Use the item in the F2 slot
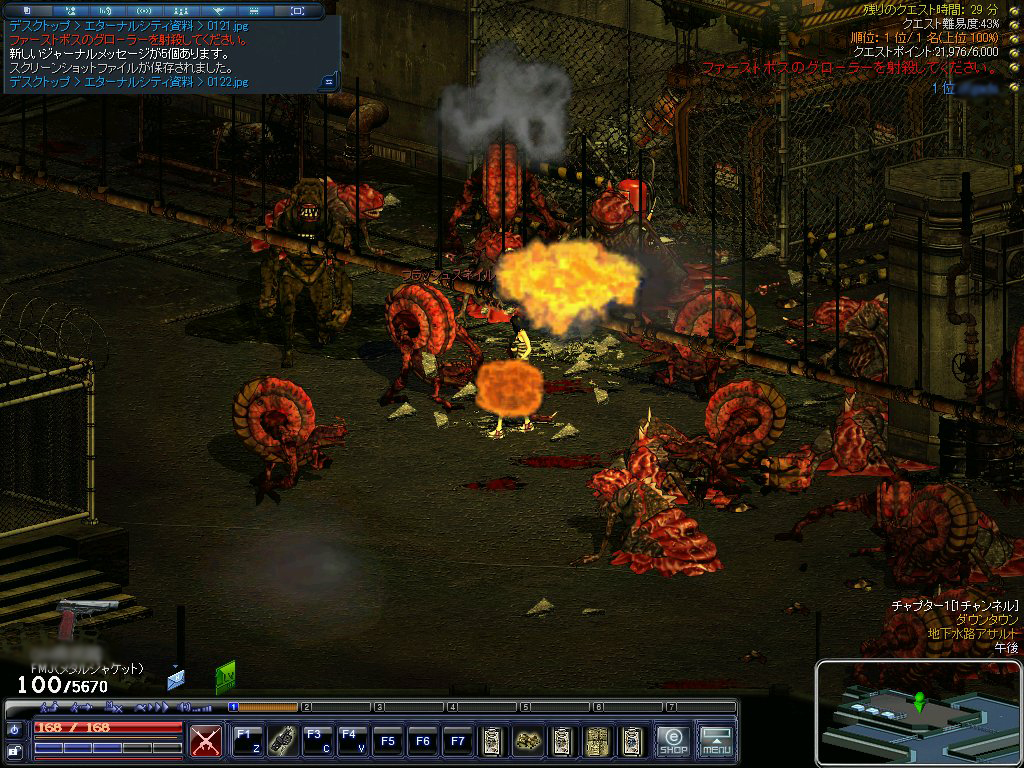The image size is (1024, 768). 282,741
